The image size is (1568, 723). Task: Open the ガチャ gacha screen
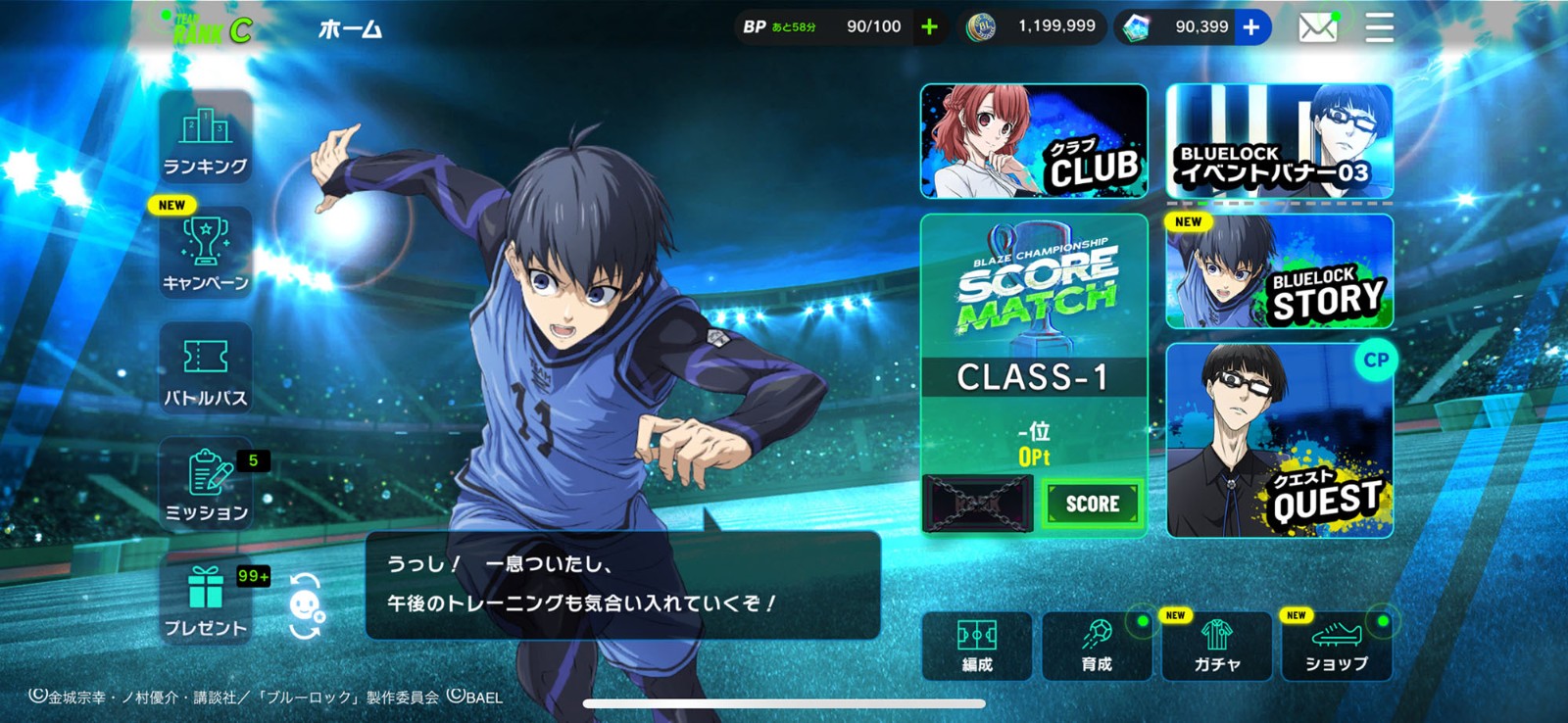[x=1218, y=647]
